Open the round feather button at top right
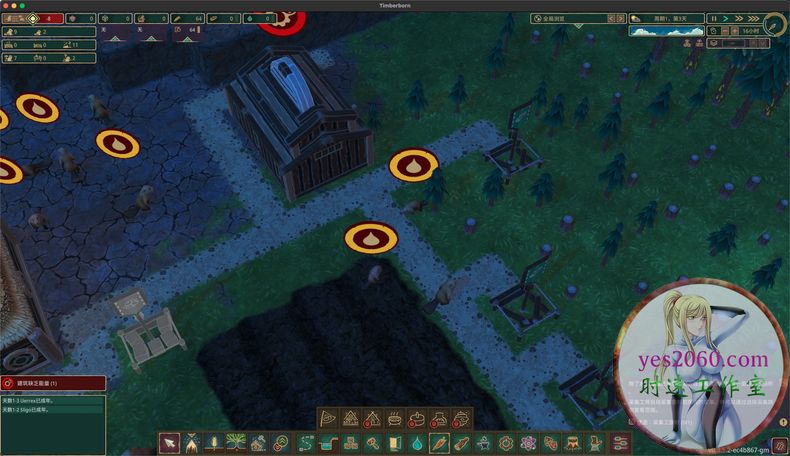Image resolution: width=790 pixels, height=456 pixels. coord(775,25)
